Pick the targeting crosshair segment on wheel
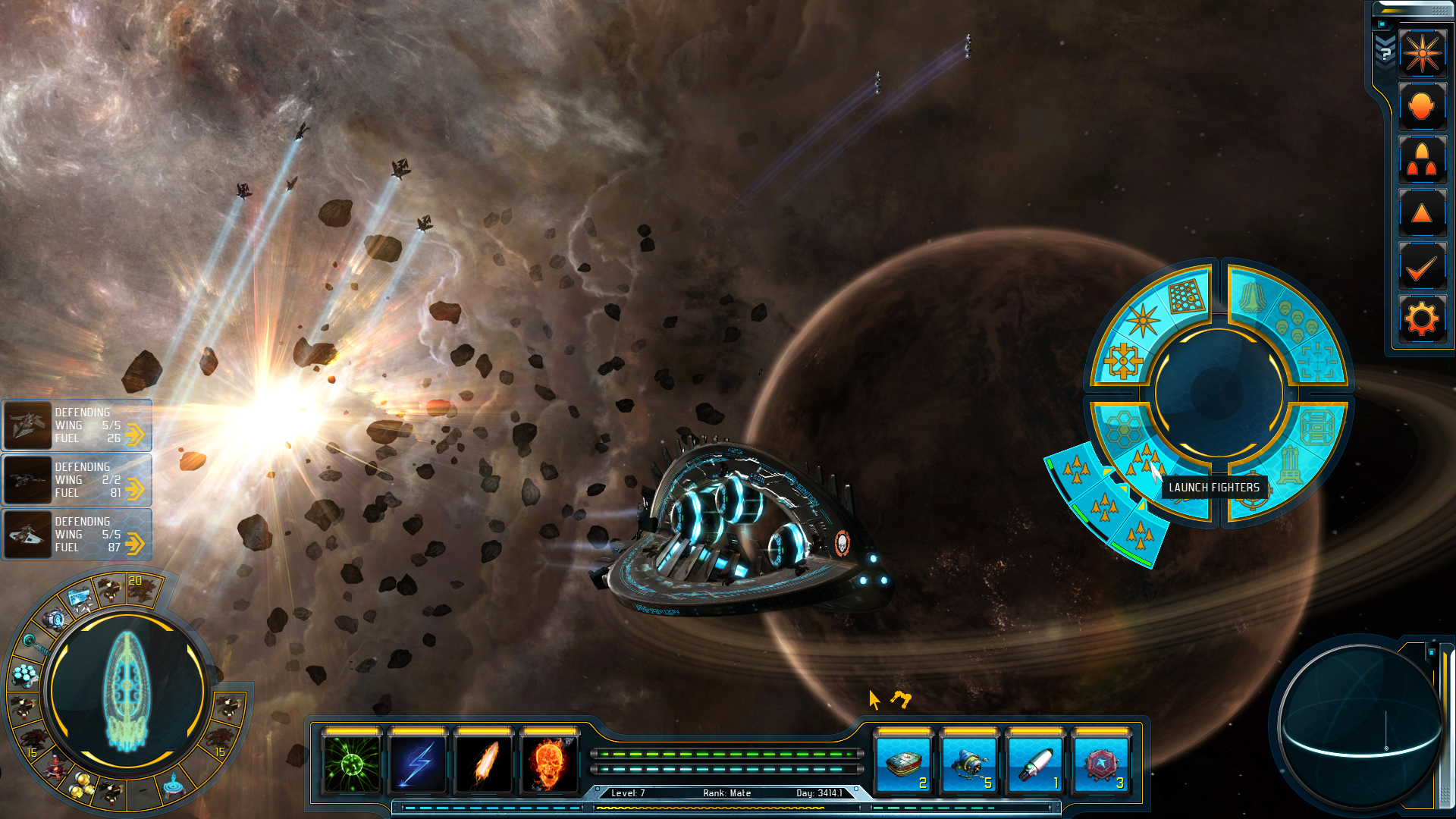 [1318, 360]
